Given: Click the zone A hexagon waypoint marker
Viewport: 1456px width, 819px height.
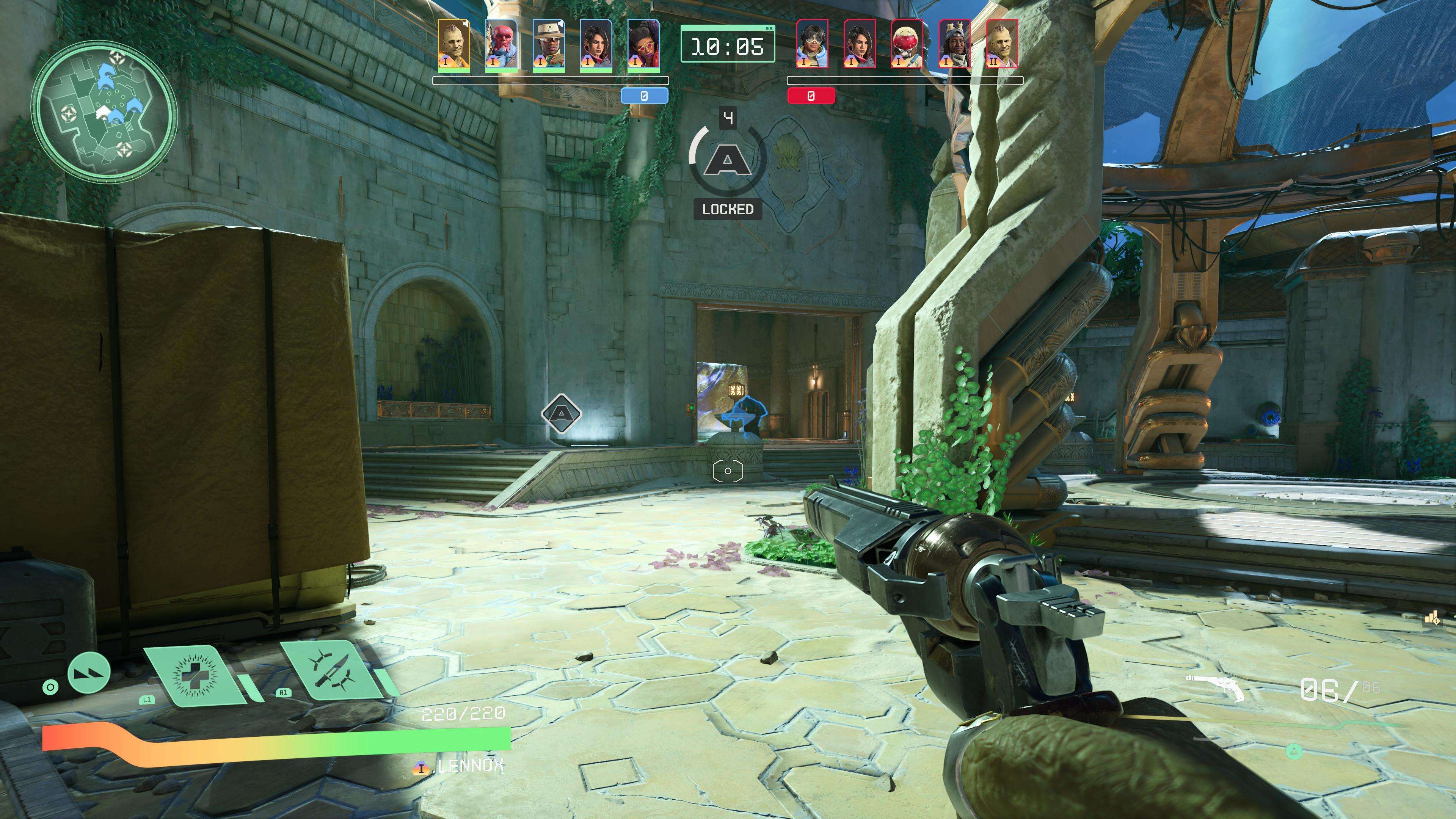Looking at the screenshot, I should point(561,414).
